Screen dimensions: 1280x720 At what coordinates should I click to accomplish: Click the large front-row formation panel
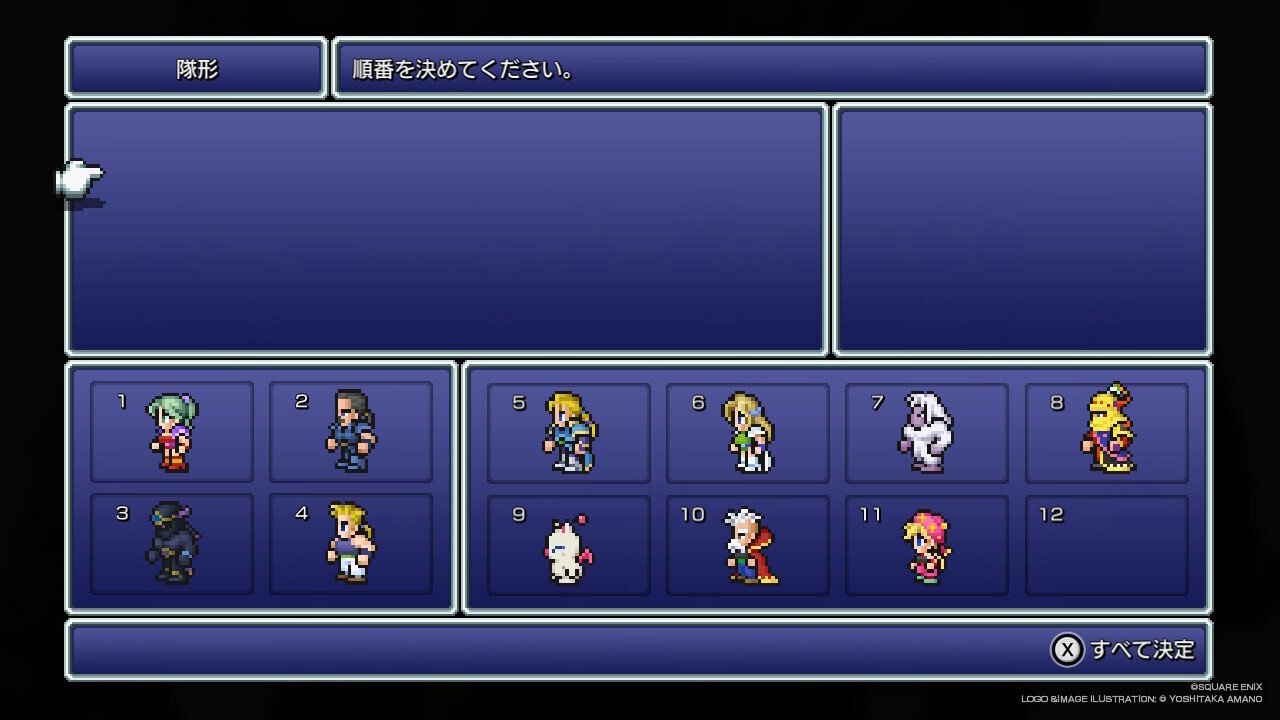pyautogui.click(x=448, y=230)
